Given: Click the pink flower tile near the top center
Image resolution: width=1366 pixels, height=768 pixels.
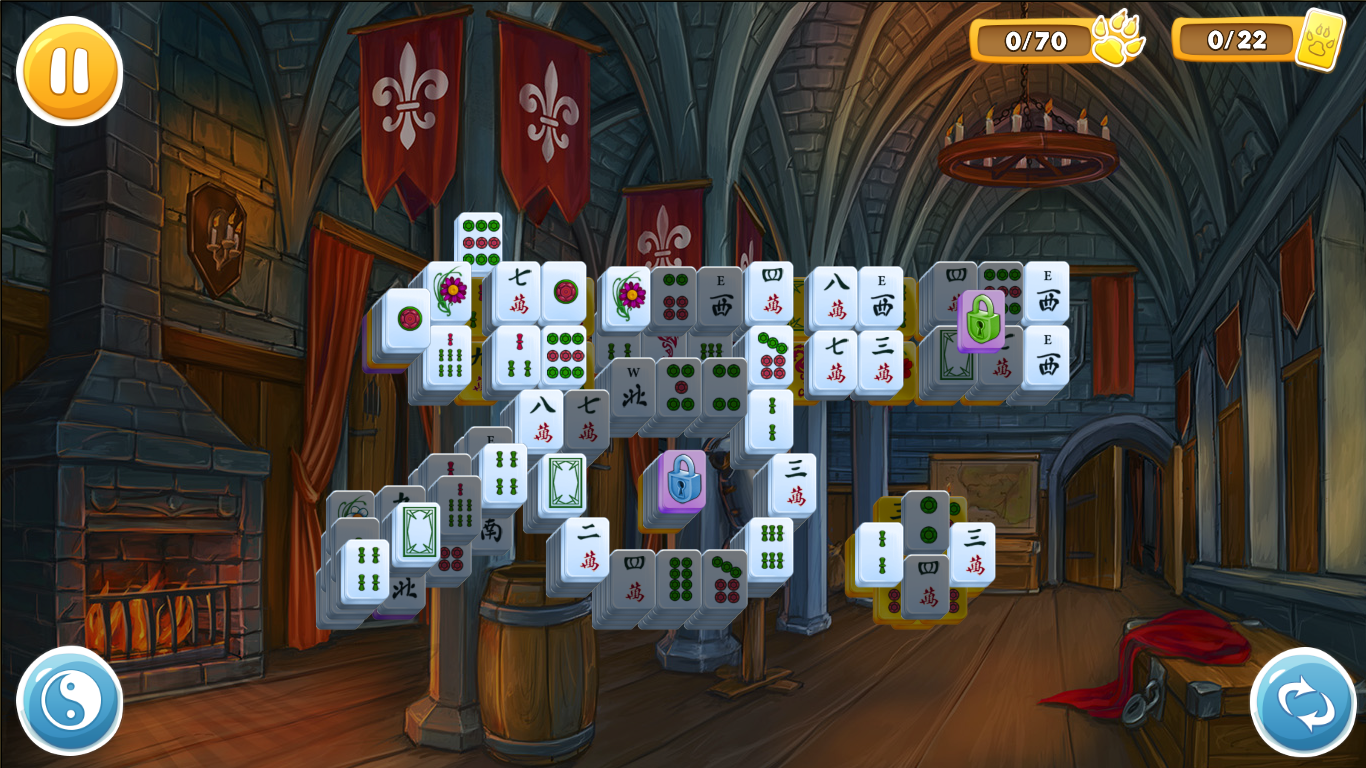Looking at the screenshot, I should coord(629,296).
